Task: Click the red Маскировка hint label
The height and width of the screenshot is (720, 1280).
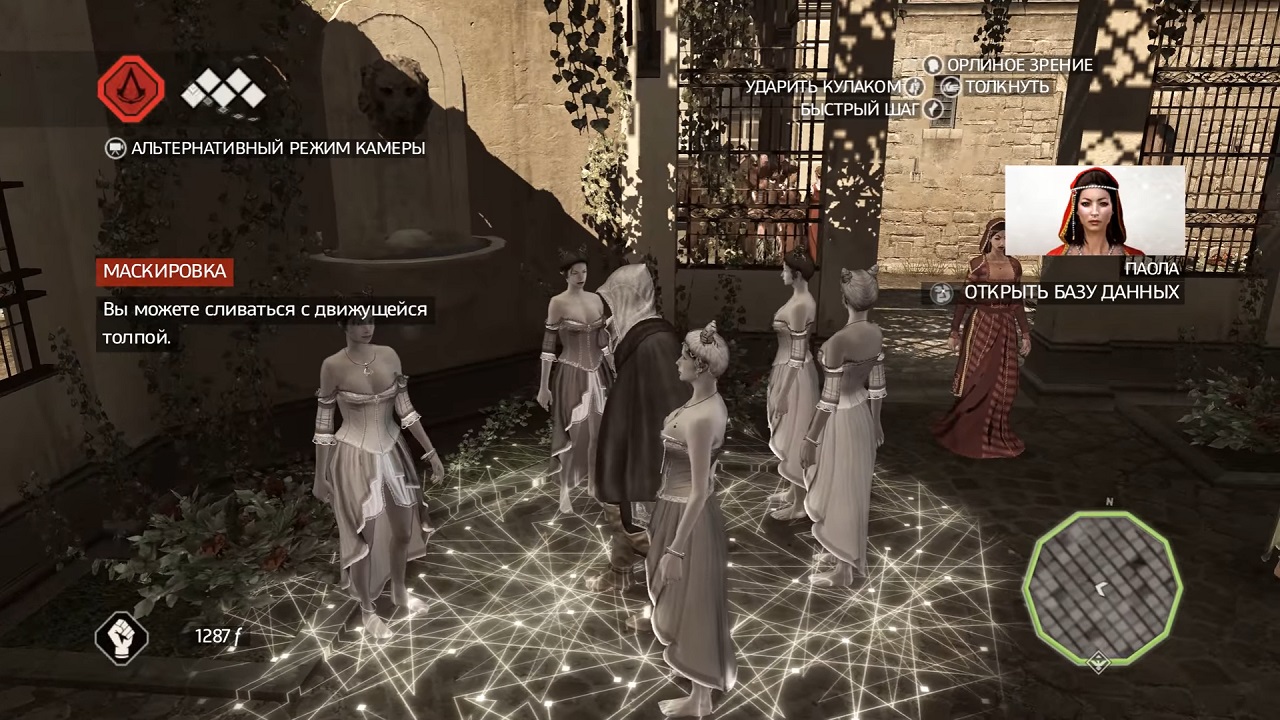Action: pyautogui.click(x=164, y=271)
